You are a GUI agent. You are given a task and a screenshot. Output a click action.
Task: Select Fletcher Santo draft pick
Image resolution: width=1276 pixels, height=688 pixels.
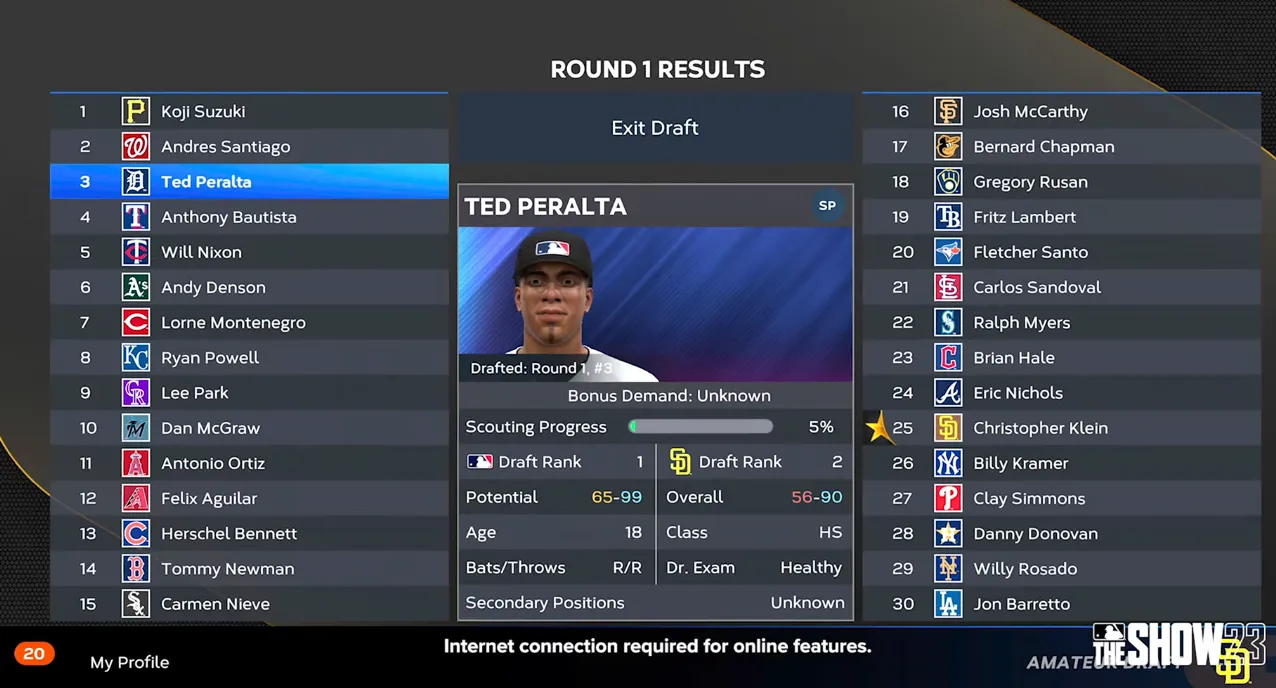1060,252
